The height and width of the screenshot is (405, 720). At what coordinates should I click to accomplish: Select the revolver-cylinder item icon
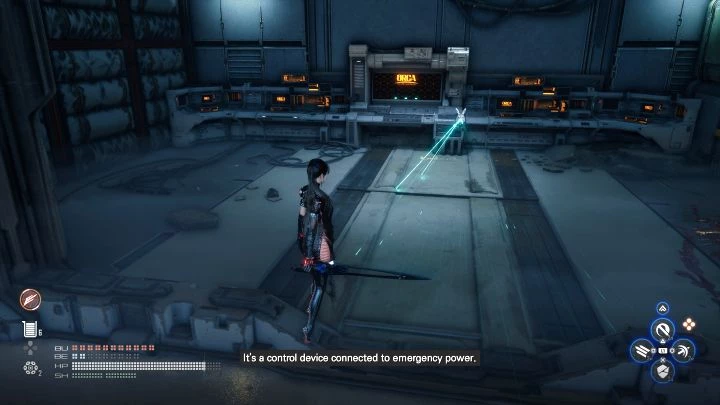(31, 367)
